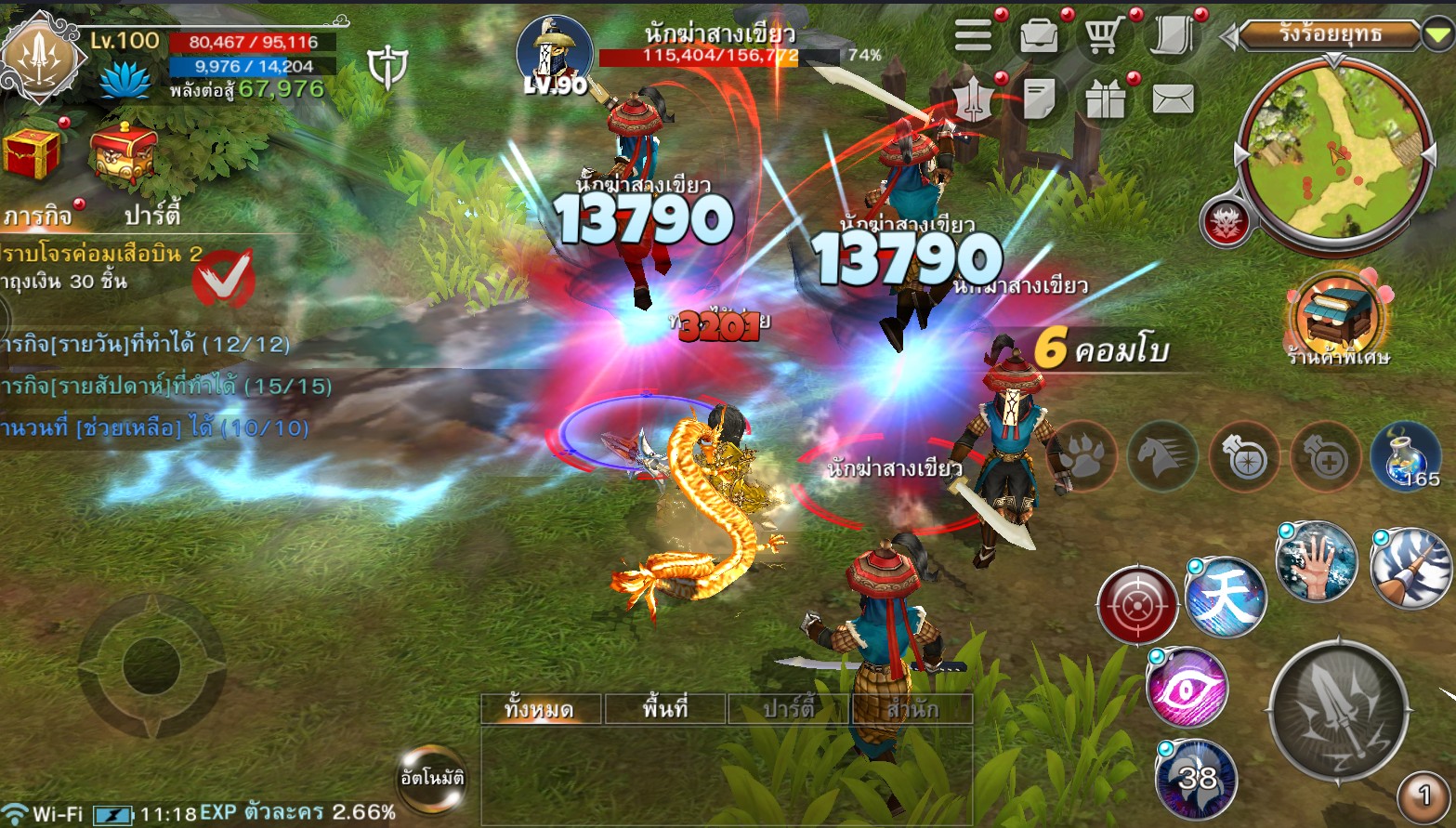
Task: Open the shopping cart store
Action: point(1102,36)
